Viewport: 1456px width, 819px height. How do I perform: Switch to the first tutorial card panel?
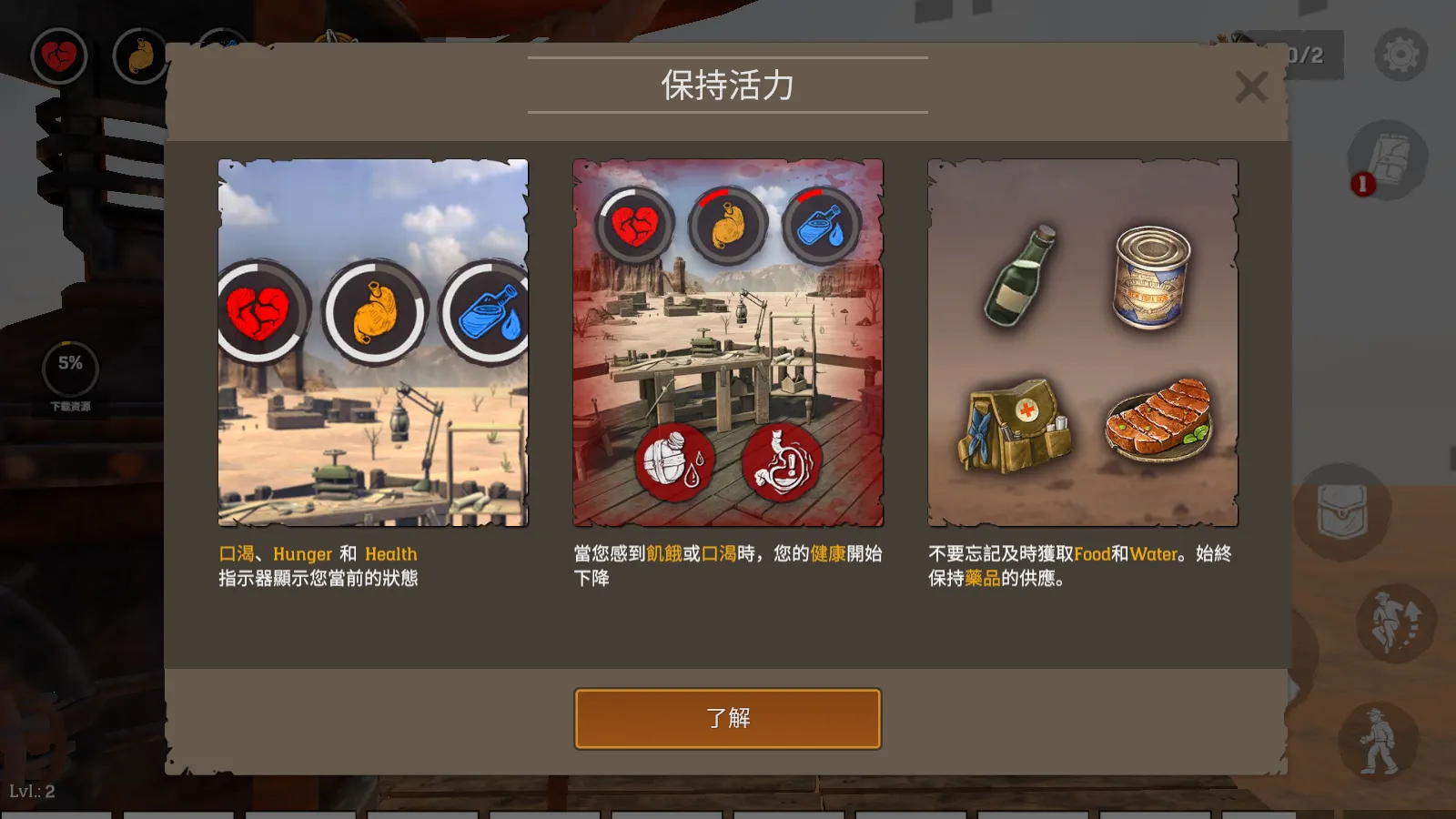coord(371,346)
